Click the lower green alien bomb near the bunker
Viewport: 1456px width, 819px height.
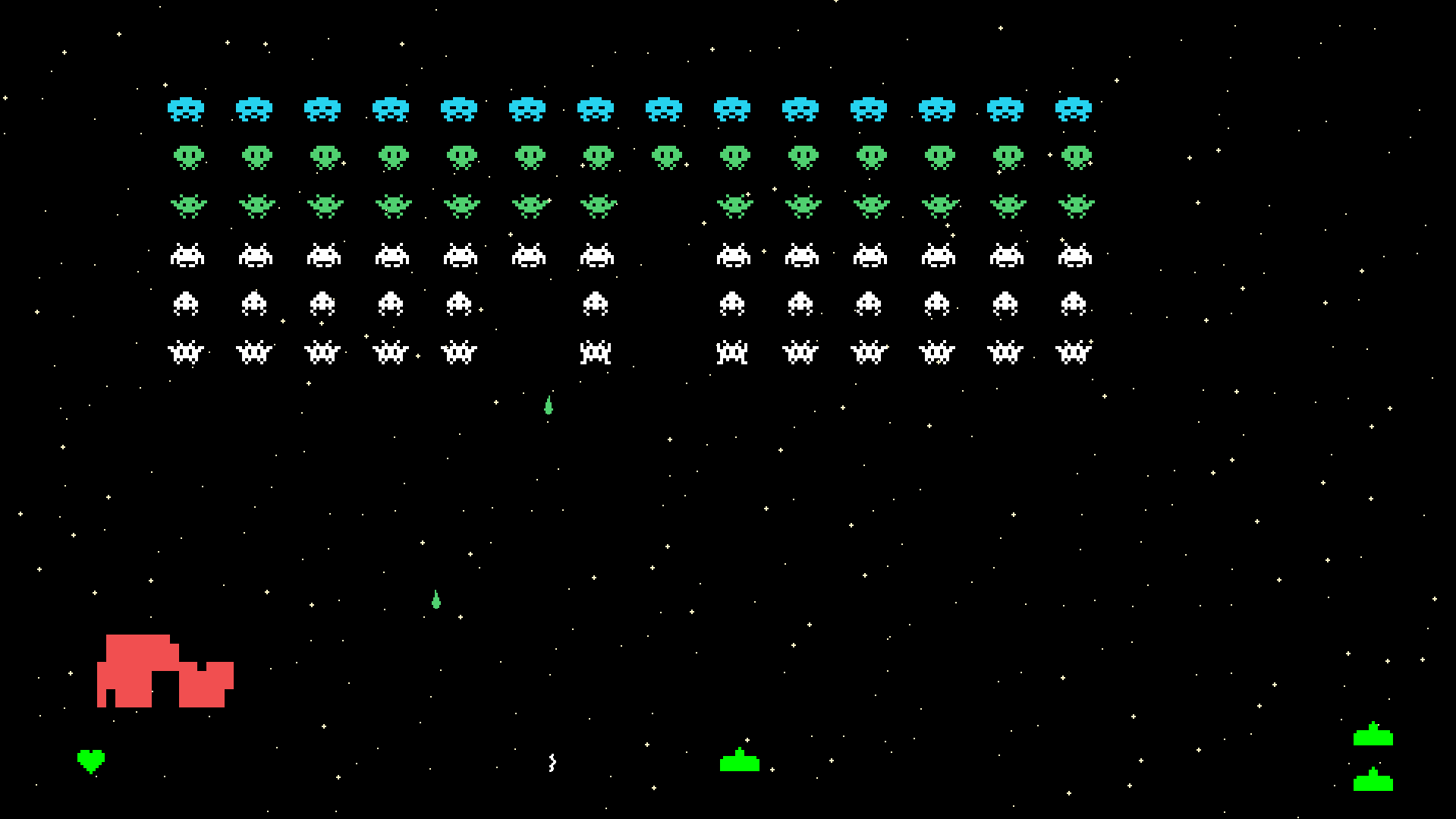435,600
